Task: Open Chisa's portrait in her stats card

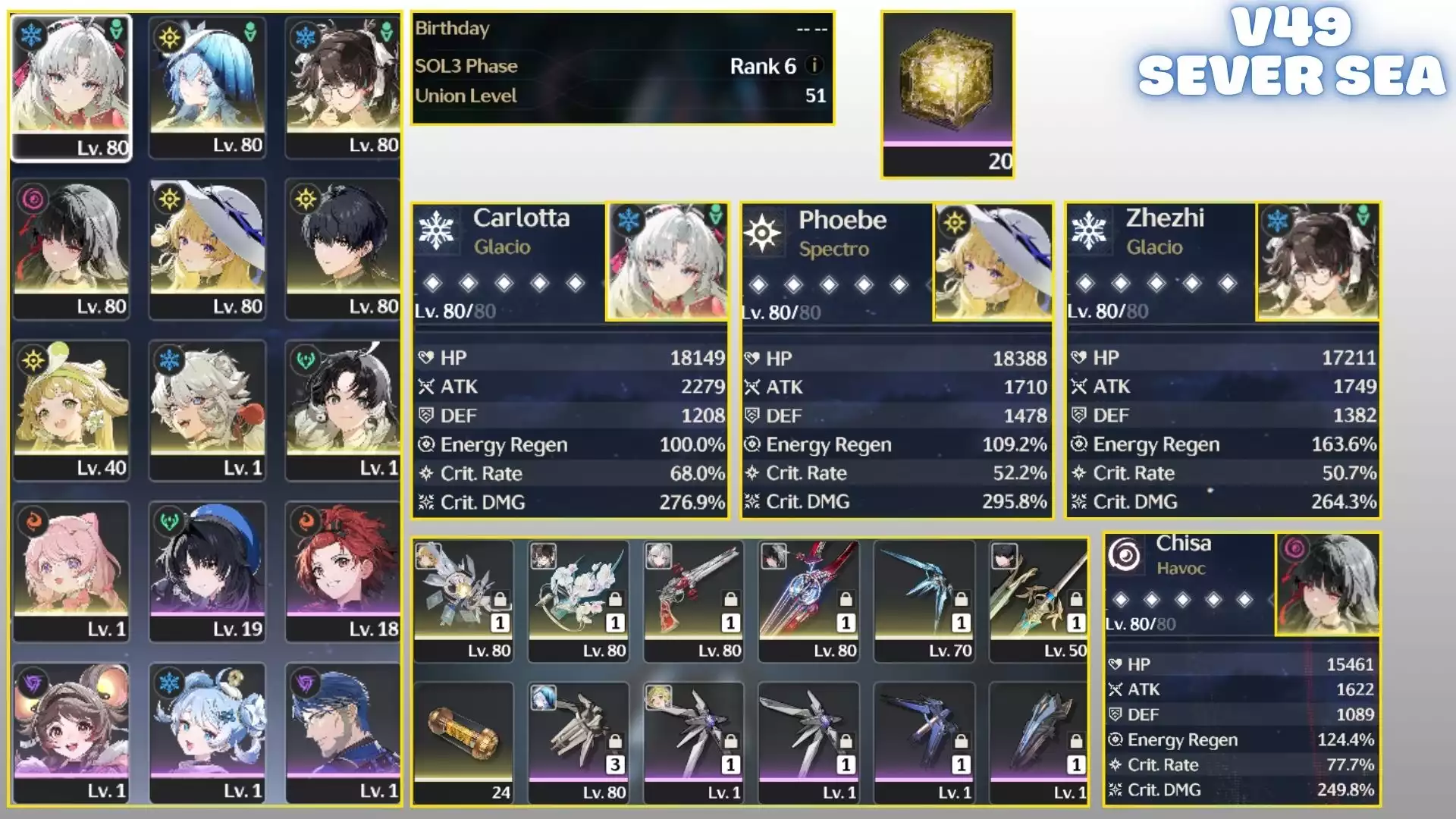Action: [1327, 584]
